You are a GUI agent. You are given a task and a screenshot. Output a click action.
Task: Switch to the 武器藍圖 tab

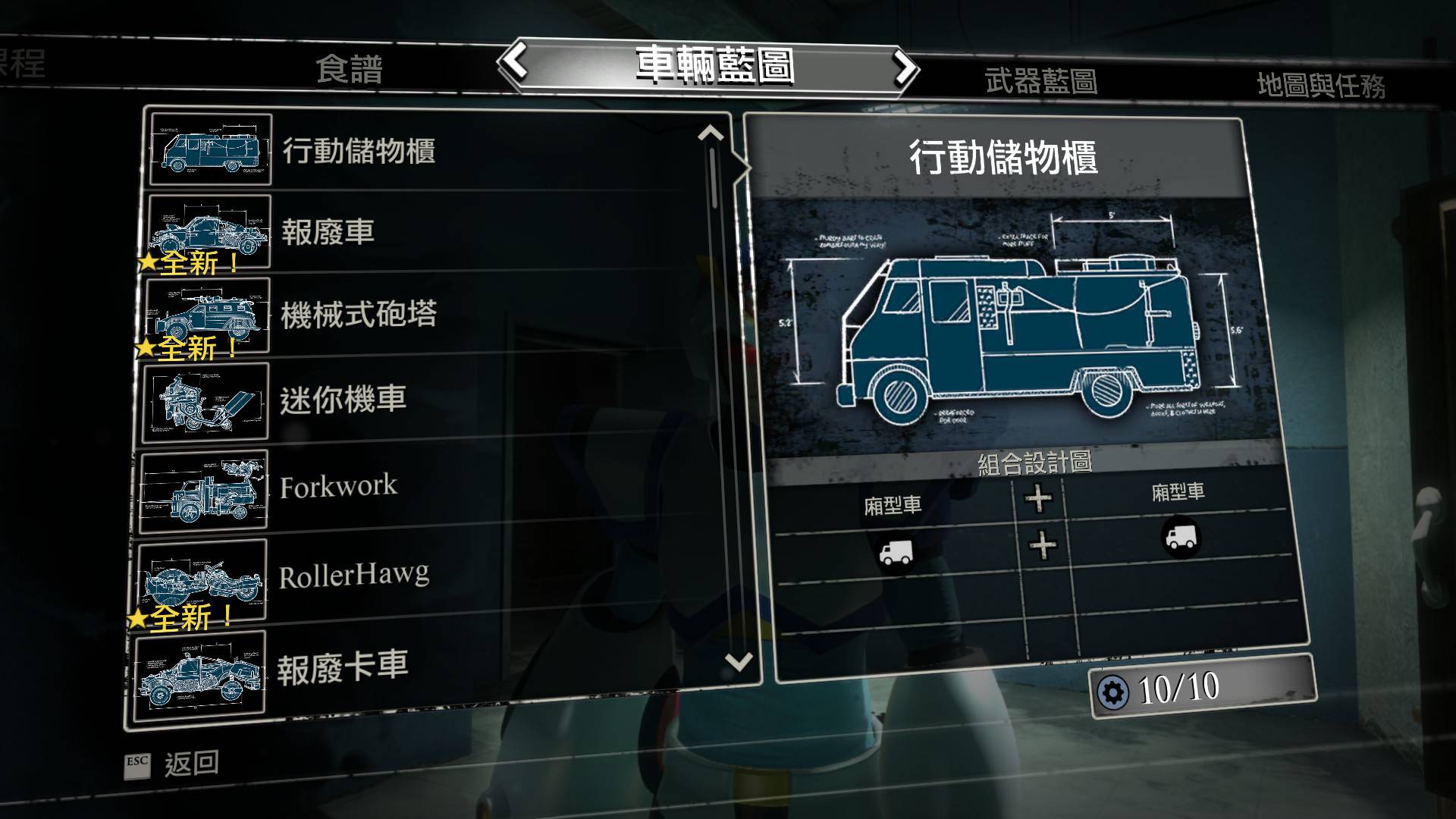coord(1040,81)
